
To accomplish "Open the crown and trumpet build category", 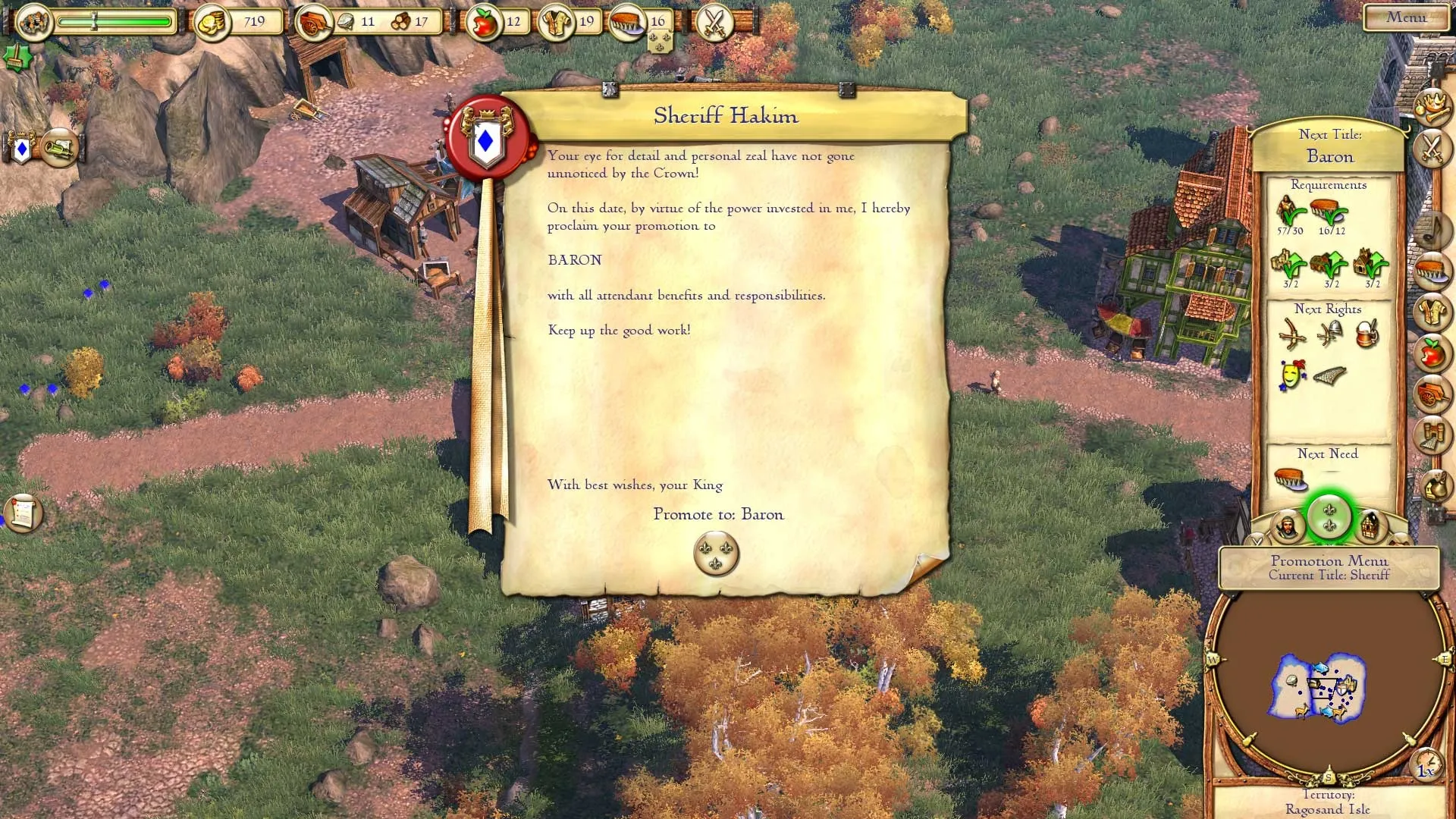I will [1432, 106].
